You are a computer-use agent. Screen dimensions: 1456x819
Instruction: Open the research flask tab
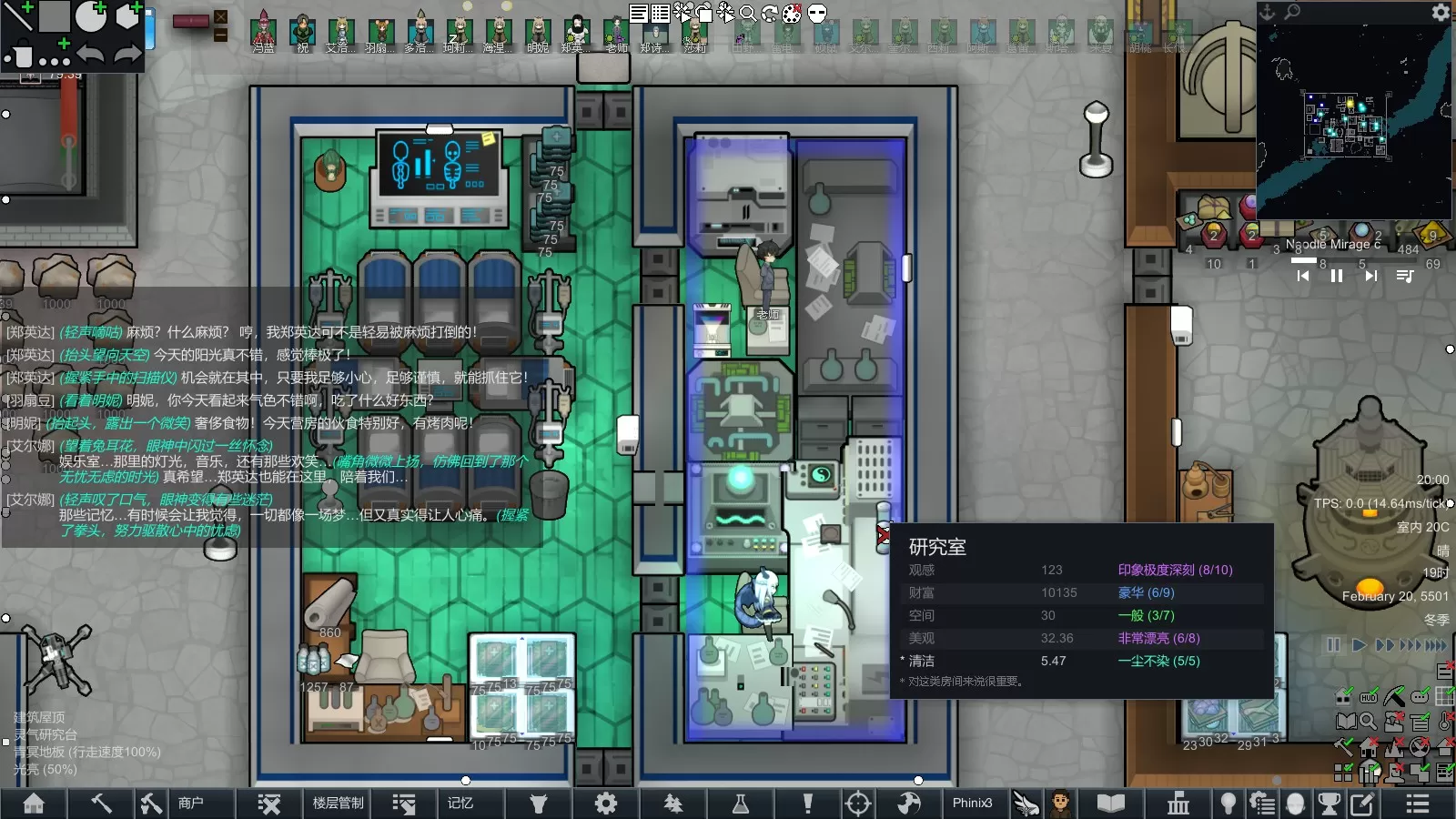coord(741,803)
